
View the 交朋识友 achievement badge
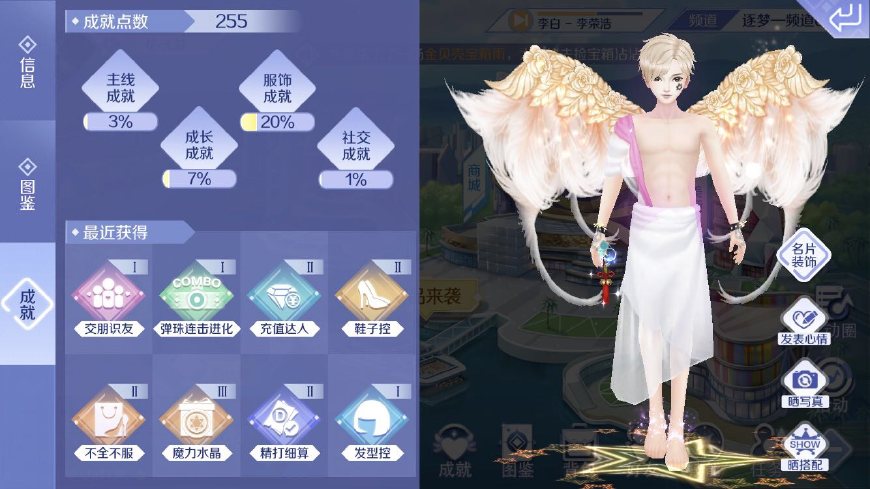click(109, 297)
